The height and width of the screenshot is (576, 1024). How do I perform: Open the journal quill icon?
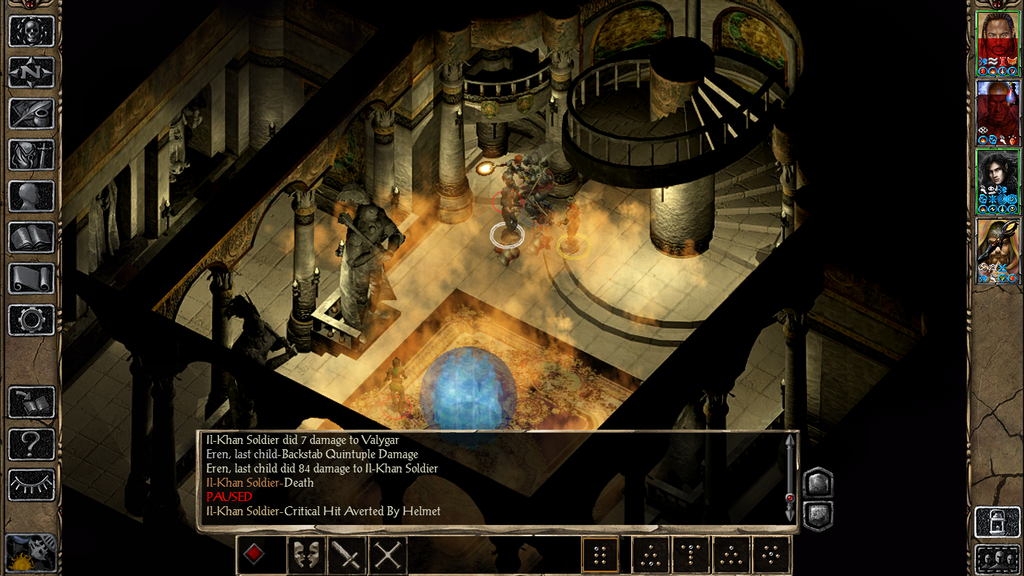[x=31, y=113]
